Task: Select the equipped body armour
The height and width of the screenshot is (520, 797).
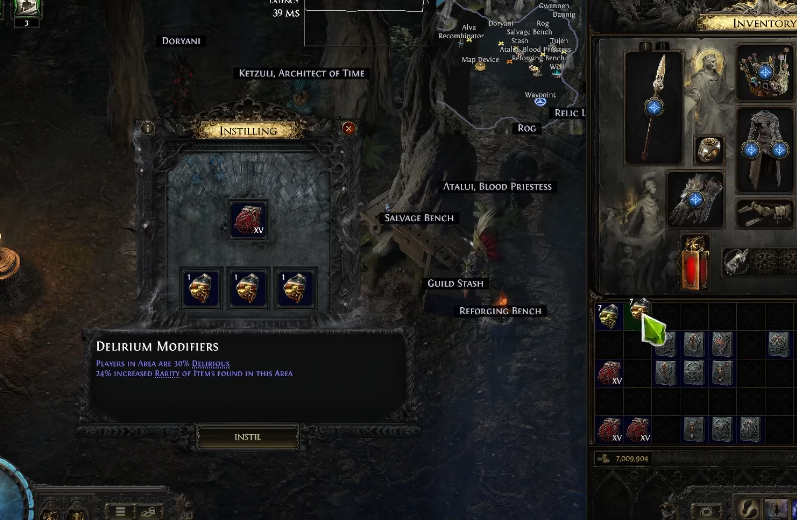Action: coord(765,150)
